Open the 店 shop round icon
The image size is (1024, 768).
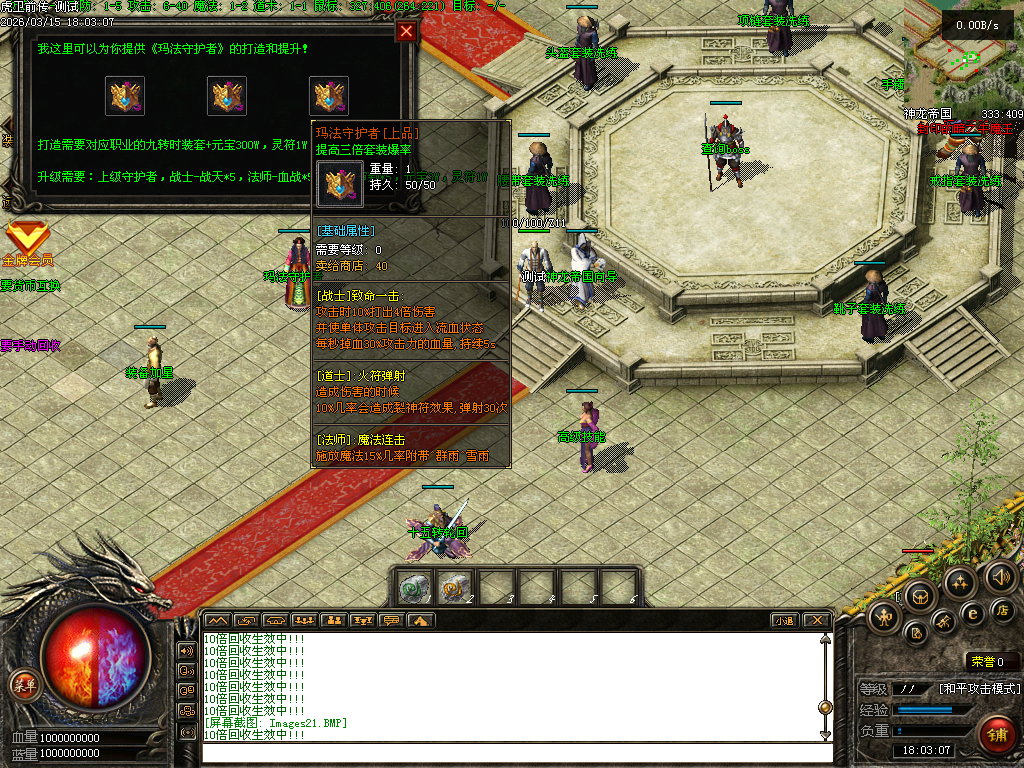(1003, 609)
